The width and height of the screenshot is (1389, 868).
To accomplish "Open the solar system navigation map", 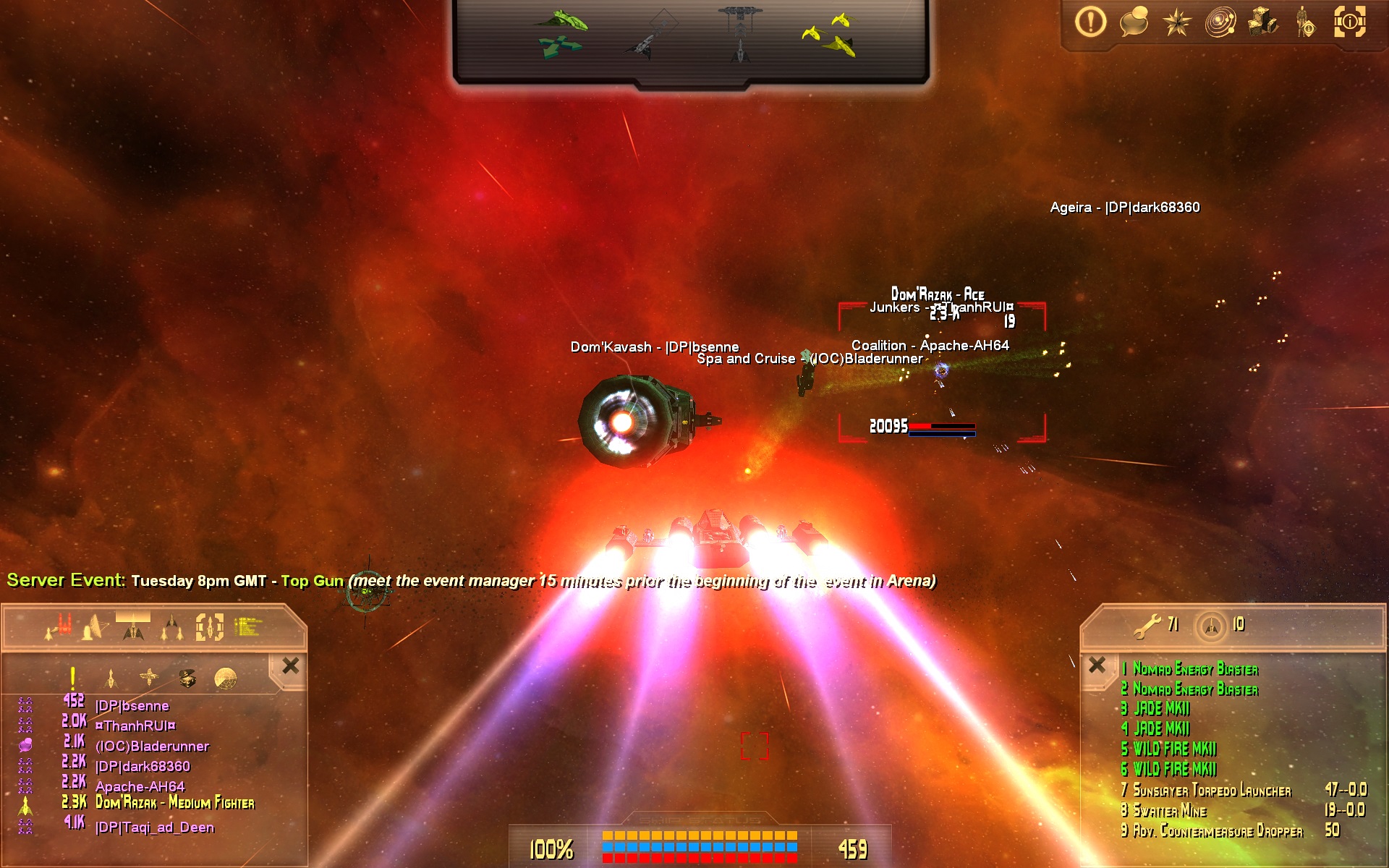I will tap(1220, 22).
